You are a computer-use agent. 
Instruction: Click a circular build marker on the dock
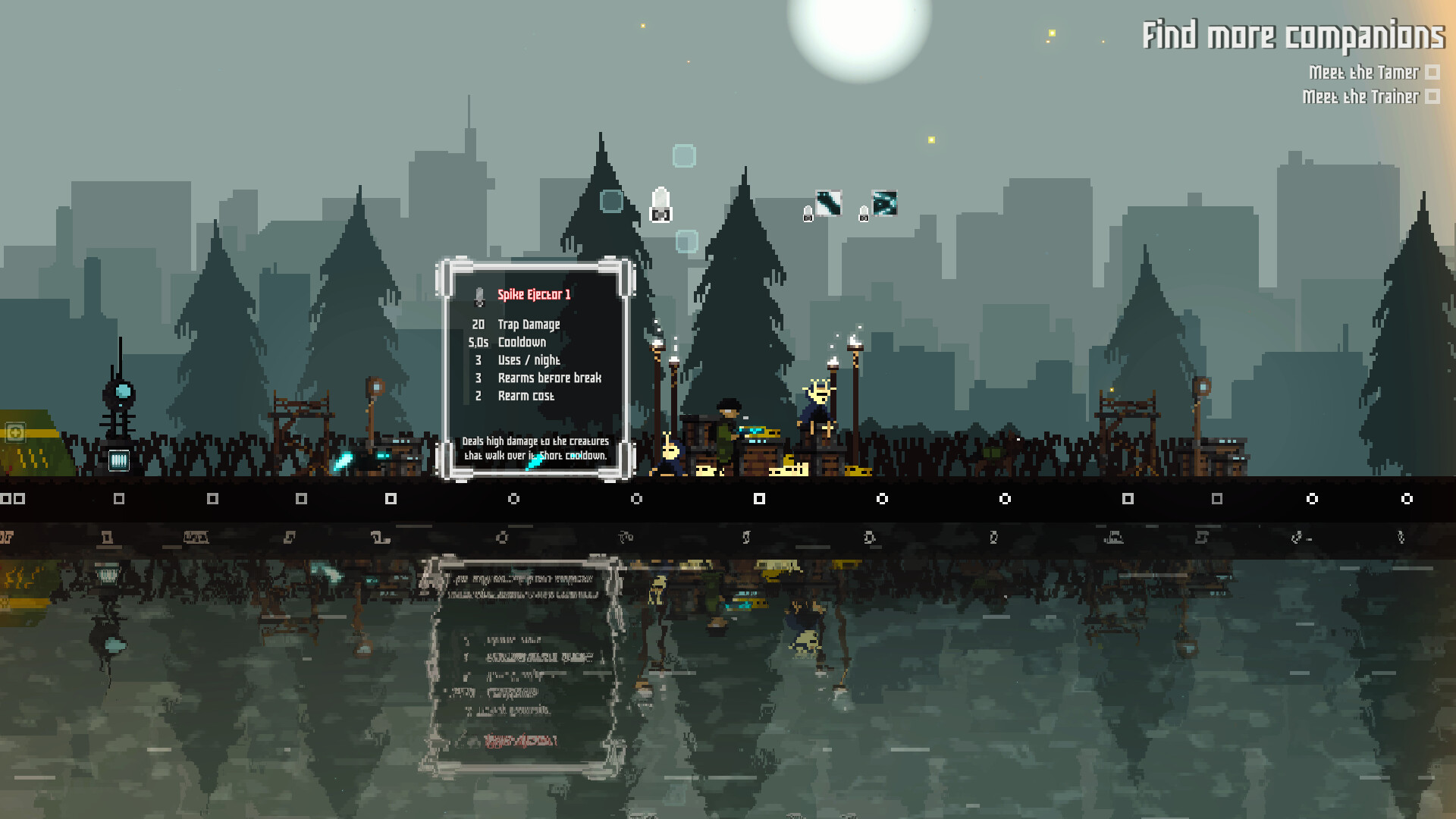point(882,498)
